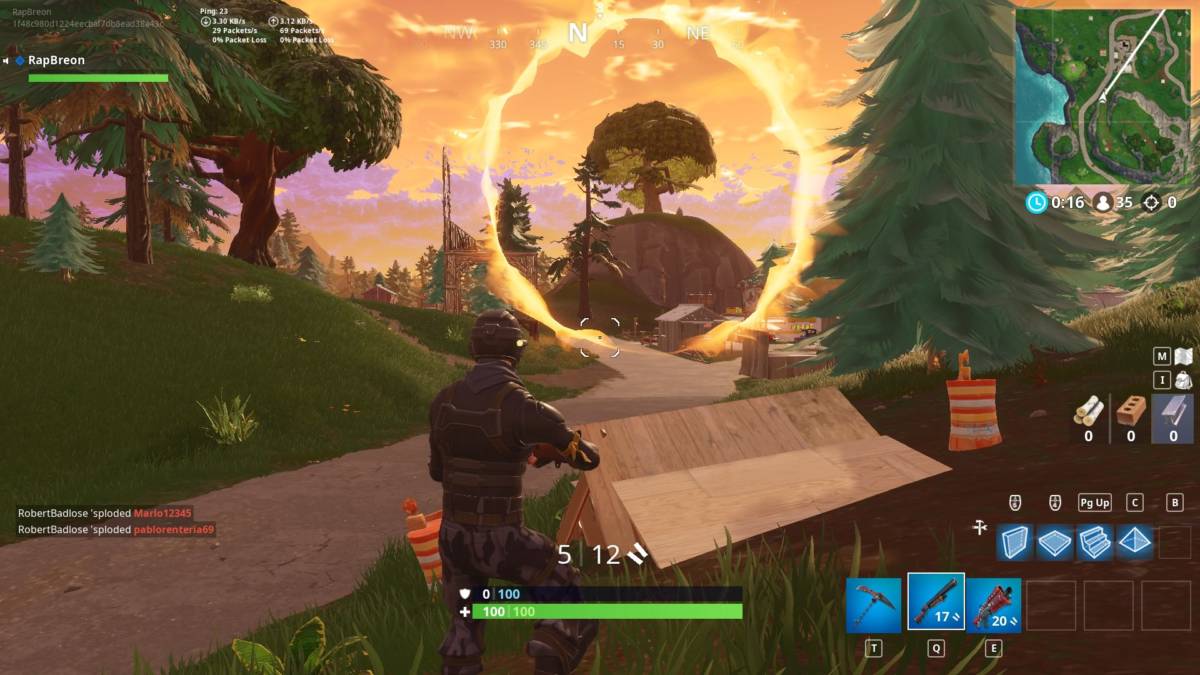The height and width of the screenshot is (675, 1200).
Task: Open the inventory backpack icon
Action: [1184, 380]
